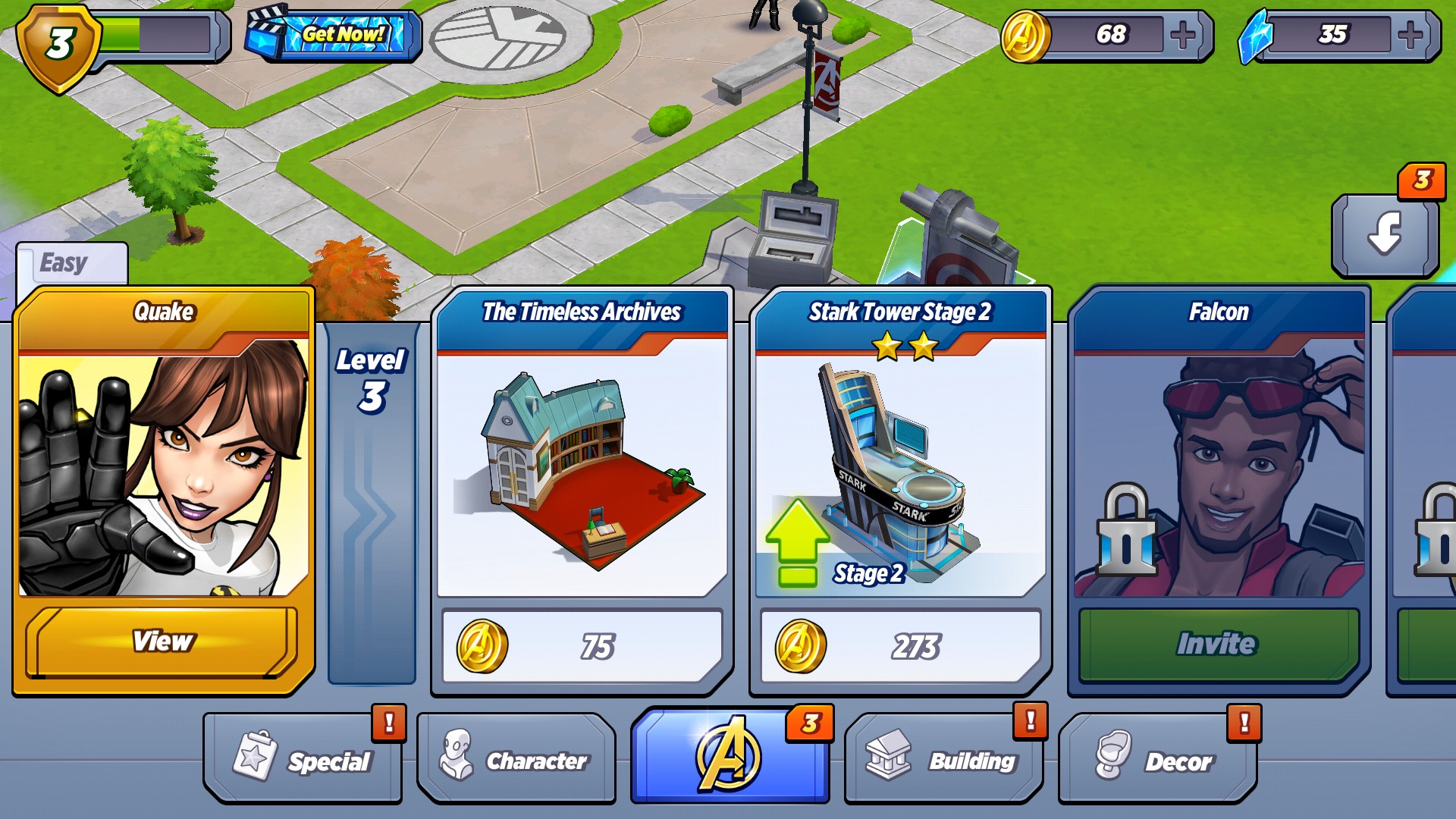Purchase Stark Tower Stage 2 upgrade for 273
The image size is (1456, 819).
click(x=900, y=647)
